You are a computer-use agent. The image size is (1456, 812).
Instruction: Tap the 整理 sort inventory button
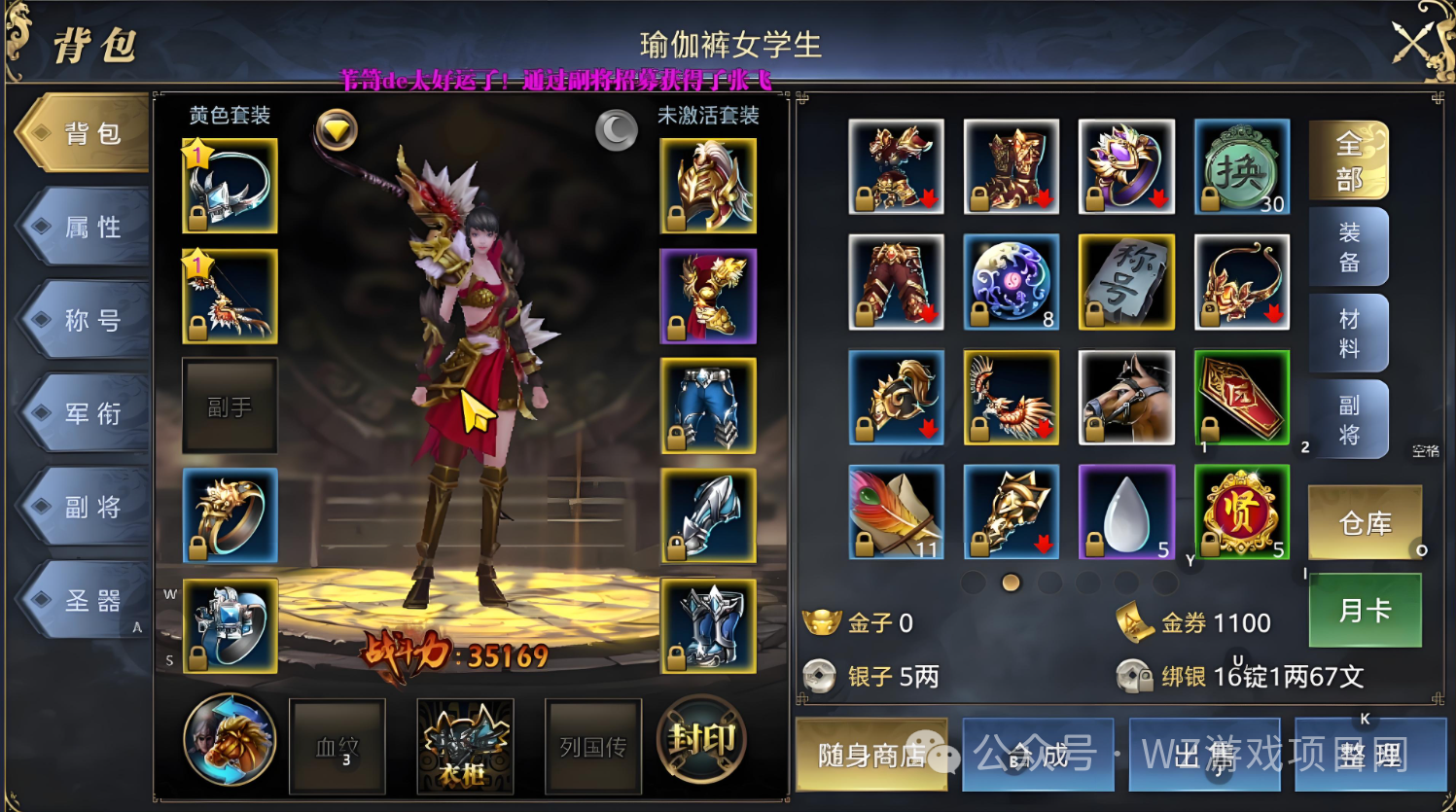point(1369,755)
